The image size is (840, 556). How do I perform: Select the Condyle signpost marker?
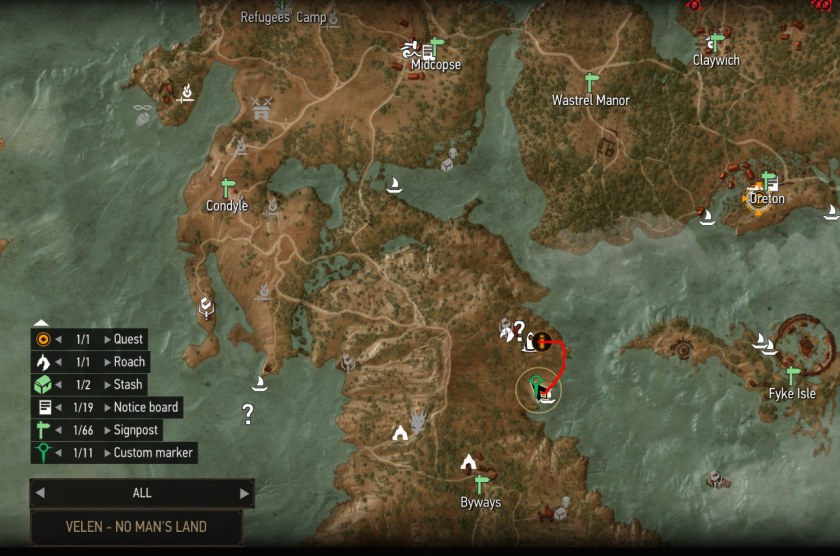coord(227,188)
